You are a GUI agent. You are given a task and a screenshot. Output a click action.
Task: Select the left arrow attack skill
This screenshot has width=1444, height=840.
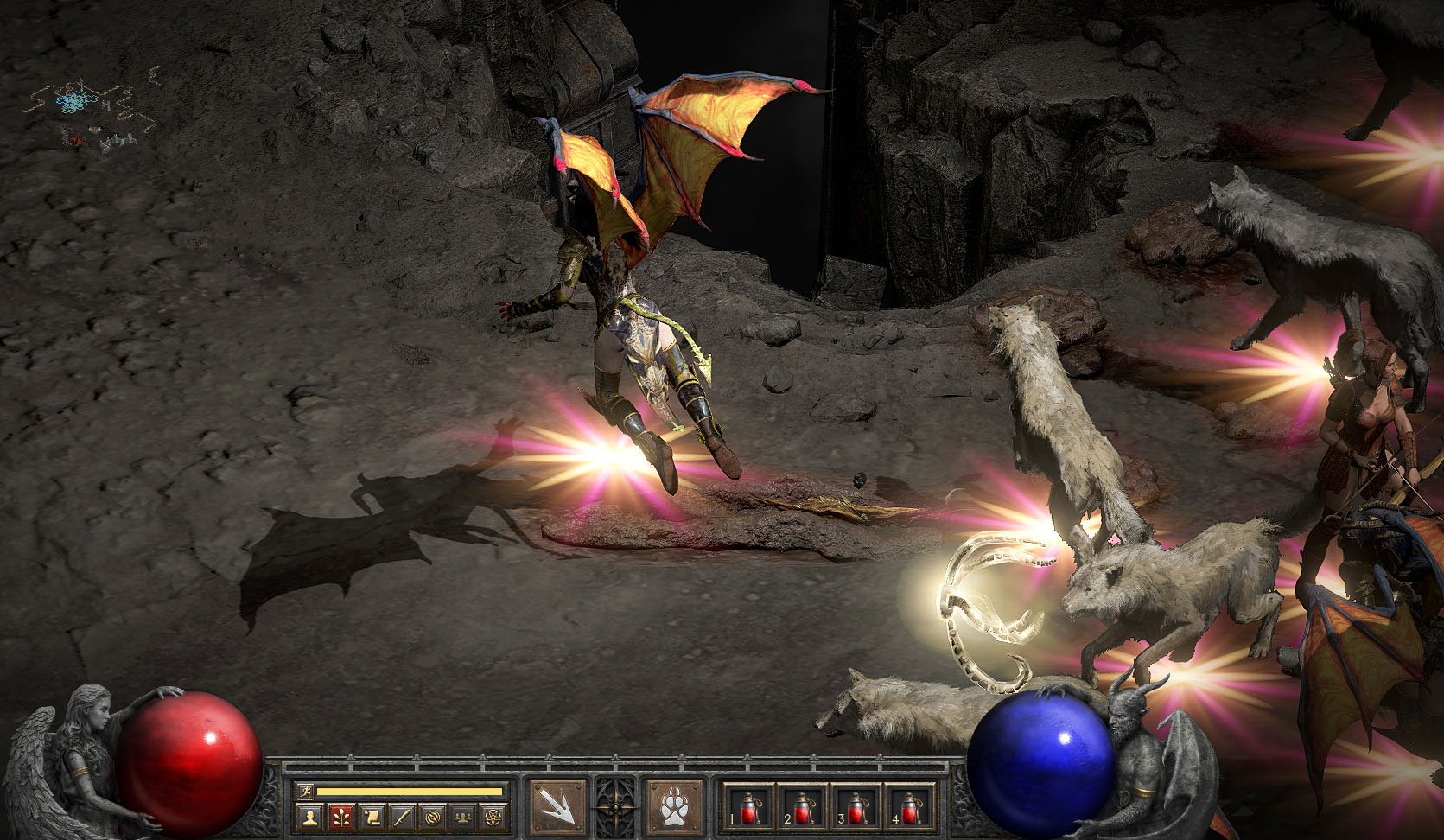click(557, 807)
